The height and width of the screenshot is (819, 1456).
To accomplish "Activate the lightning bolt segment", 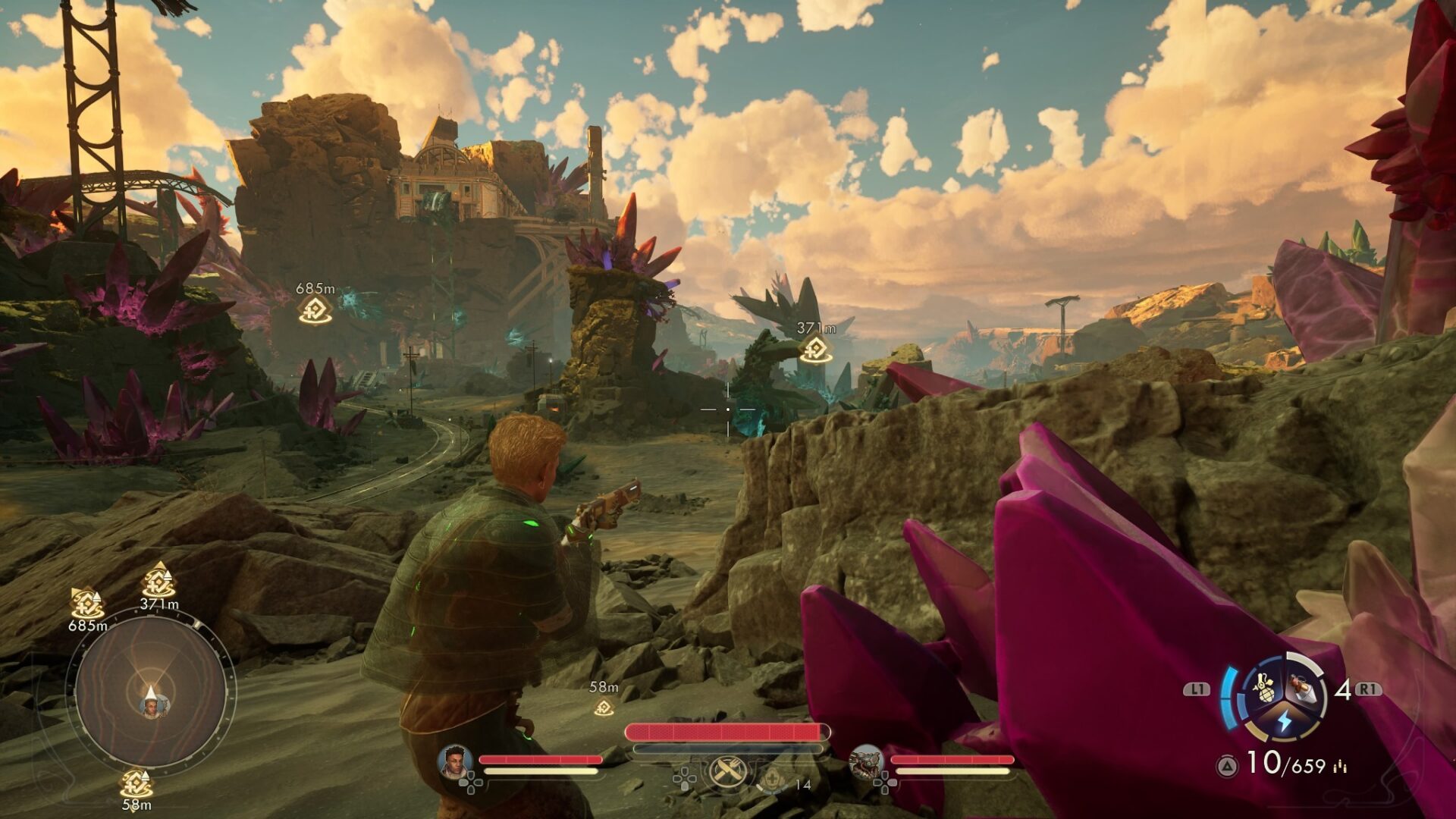I will click(1284, 720).
